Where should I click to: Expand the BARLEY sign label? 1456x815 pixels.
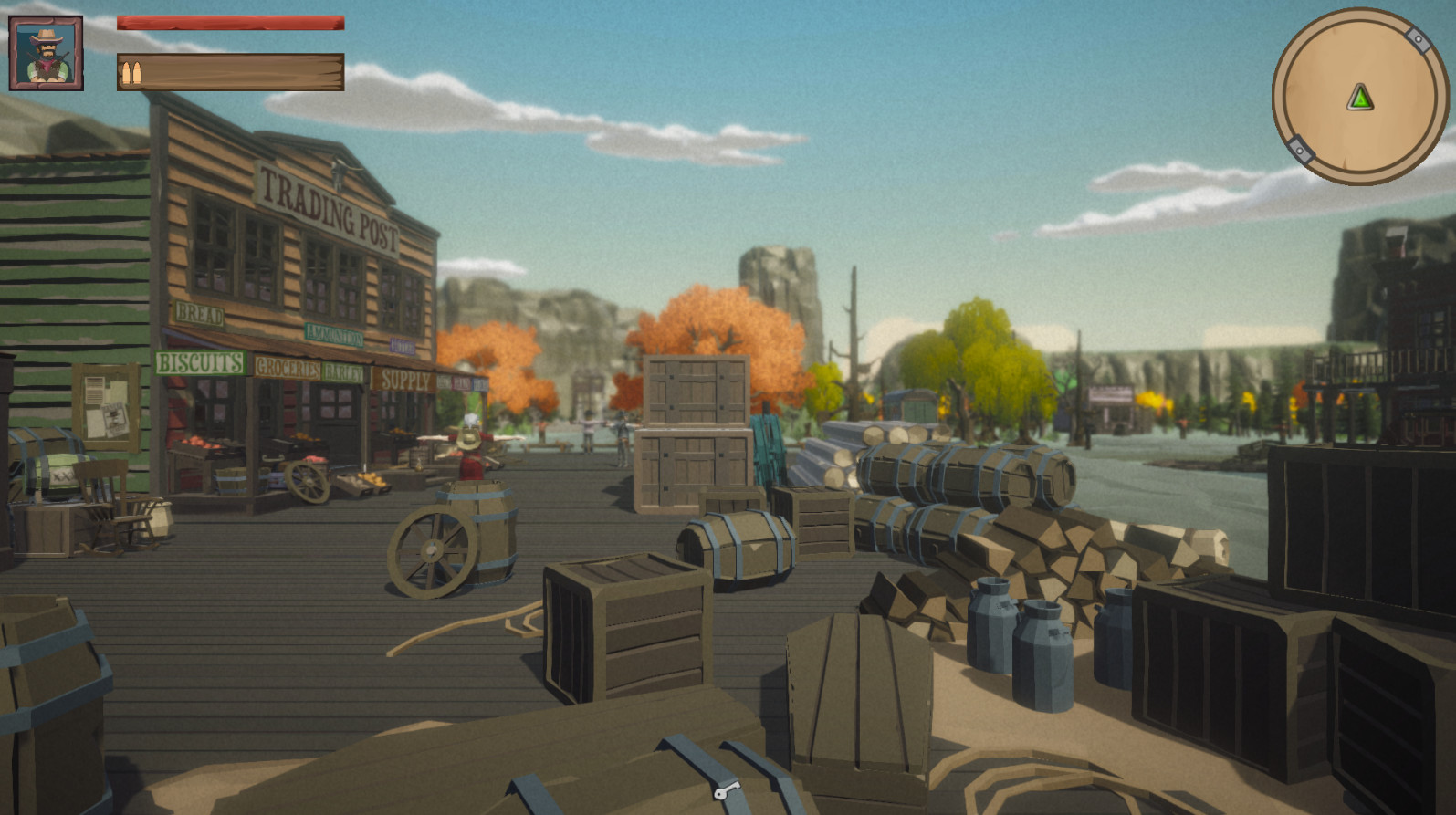pyautogui.click(x=345, y=371)
